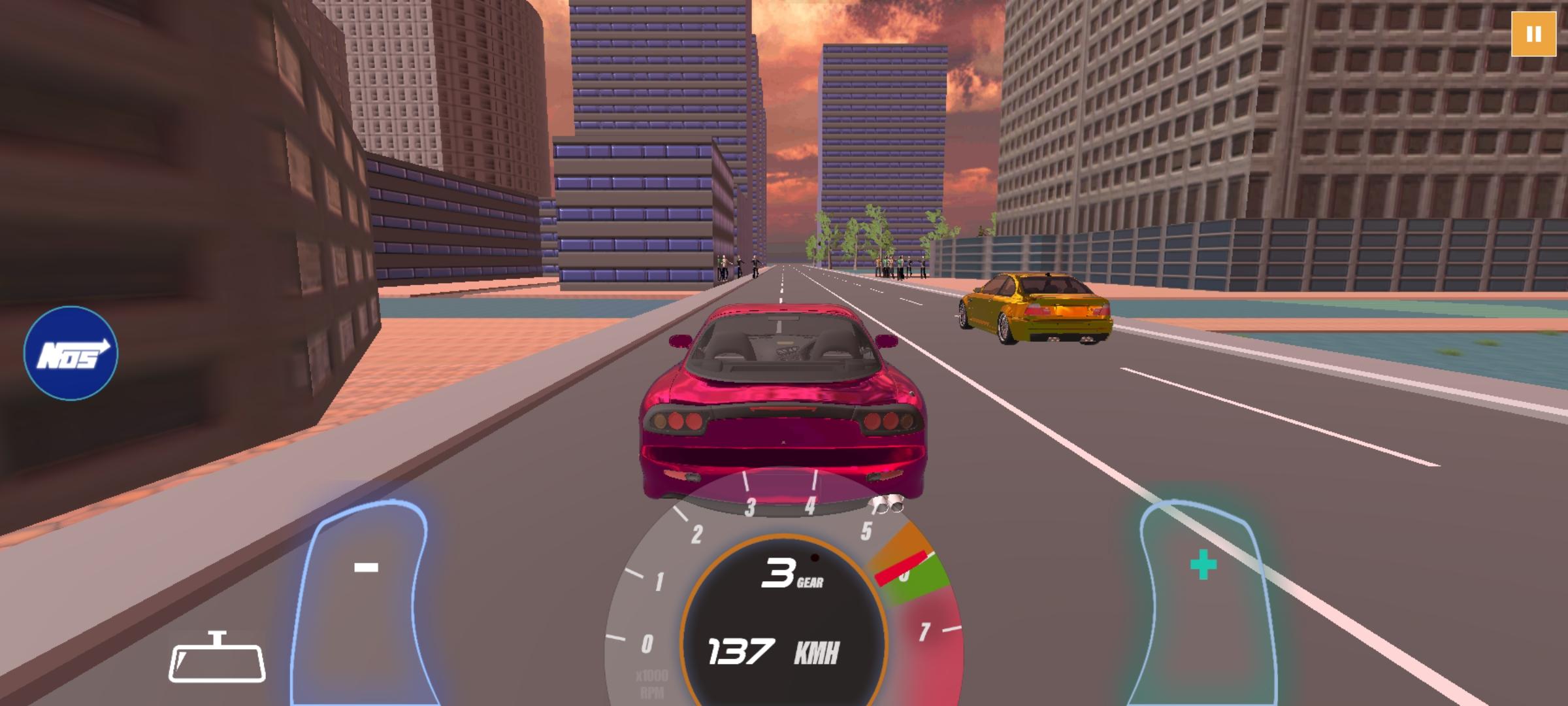This screenshot has height=706, width=1568.
Task: Shift down with the minus paddle
Action: click(x=365, y=588)
